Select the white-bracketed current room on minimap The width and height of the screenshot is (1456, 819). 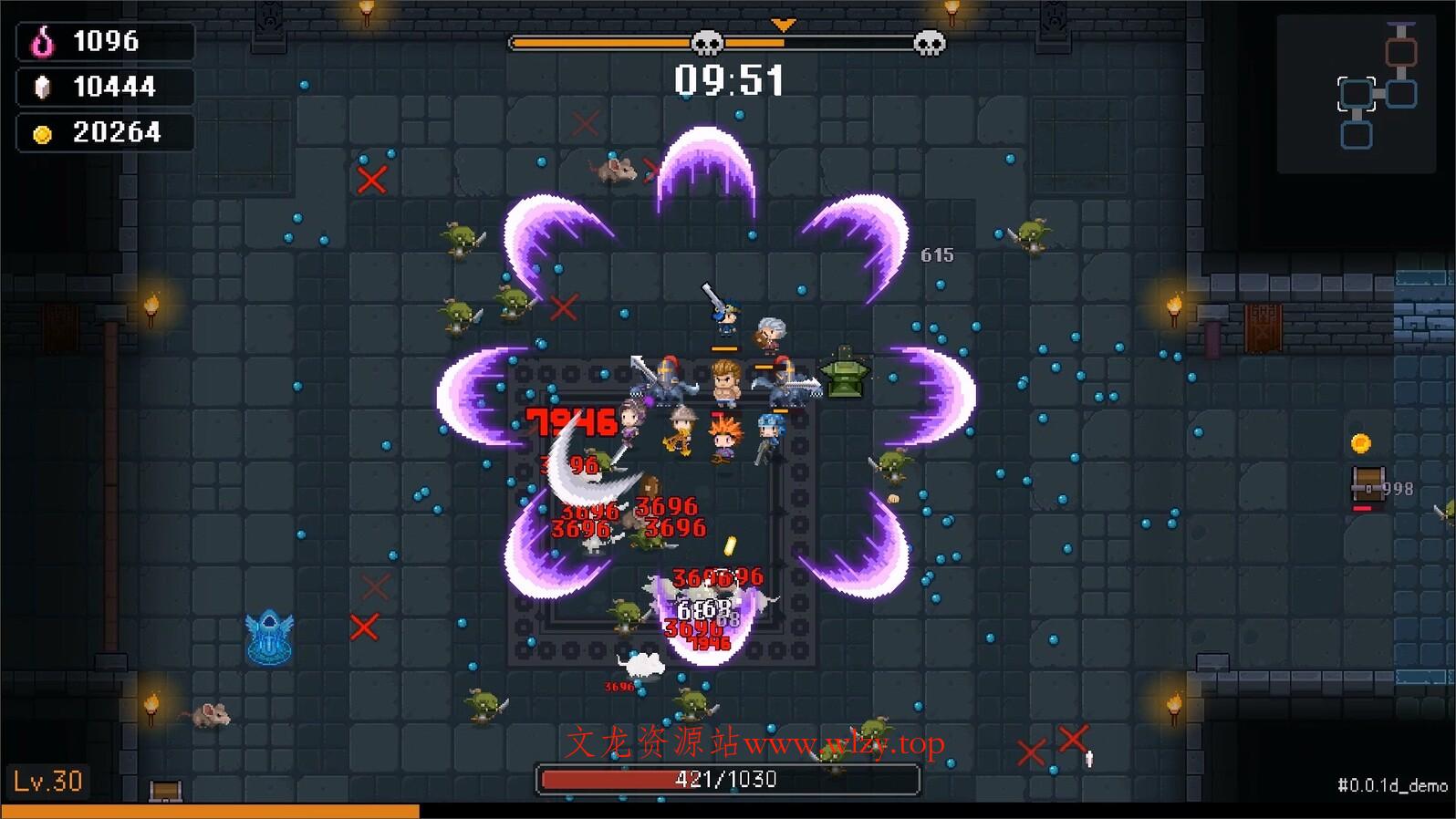coord(1357,94)
